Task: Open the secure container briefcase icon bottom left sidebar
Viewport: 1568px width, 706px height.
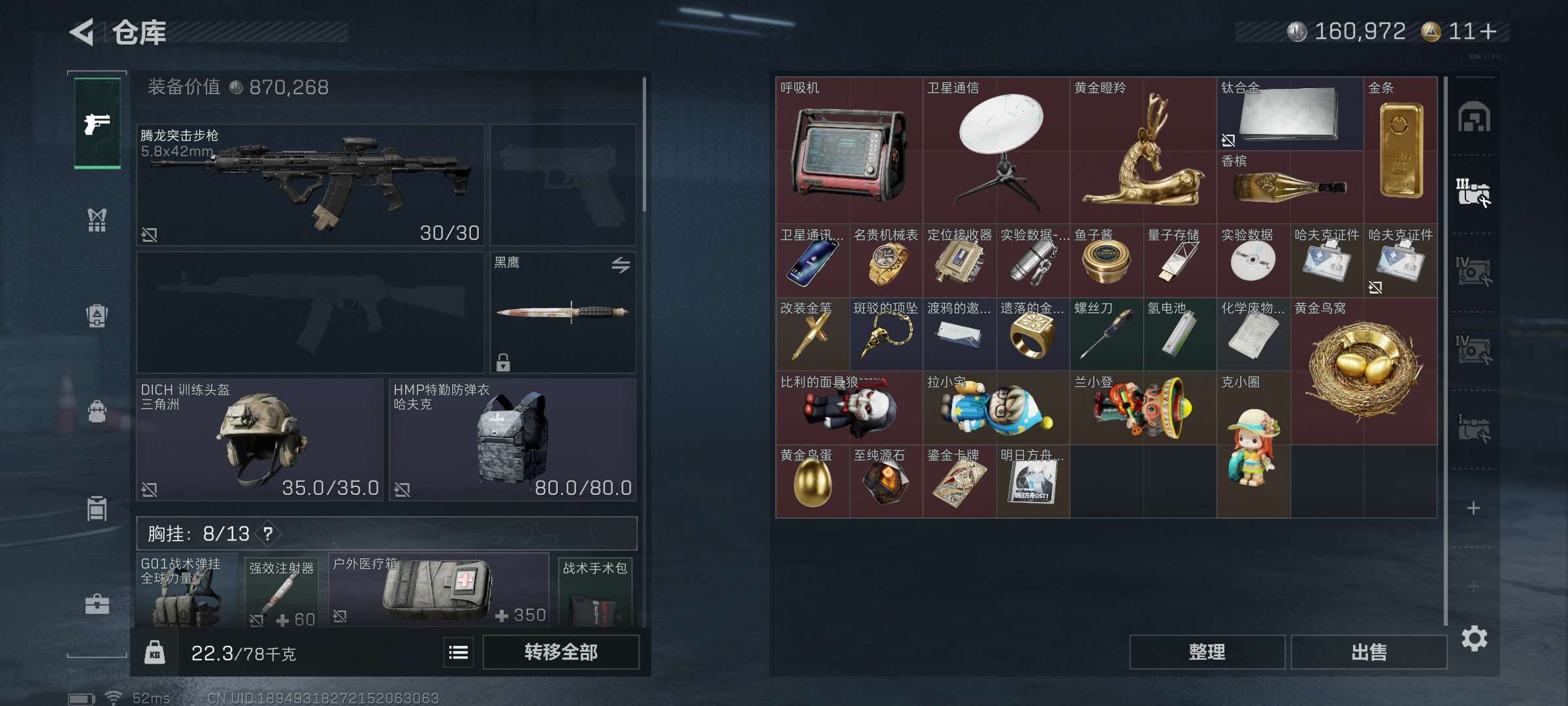Action: (97, 605)
